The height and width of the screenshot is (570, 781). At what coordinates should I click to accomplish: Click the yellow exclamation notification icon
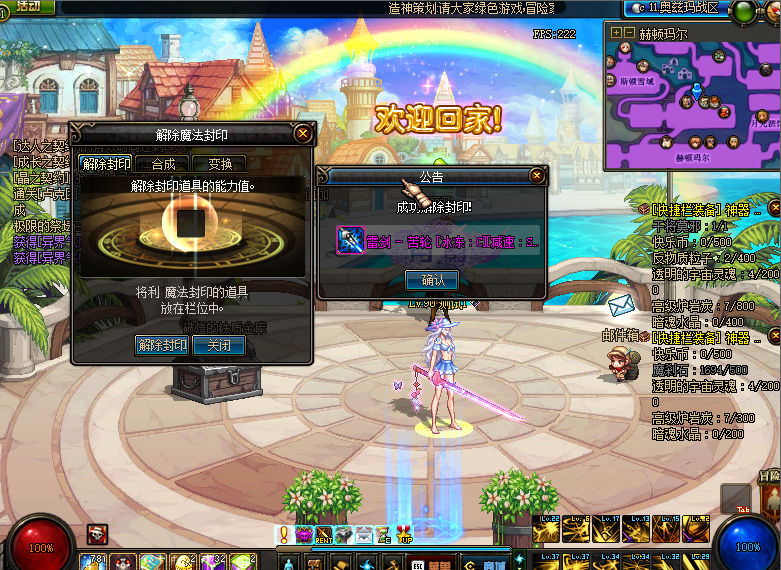(x=284, y=534)
